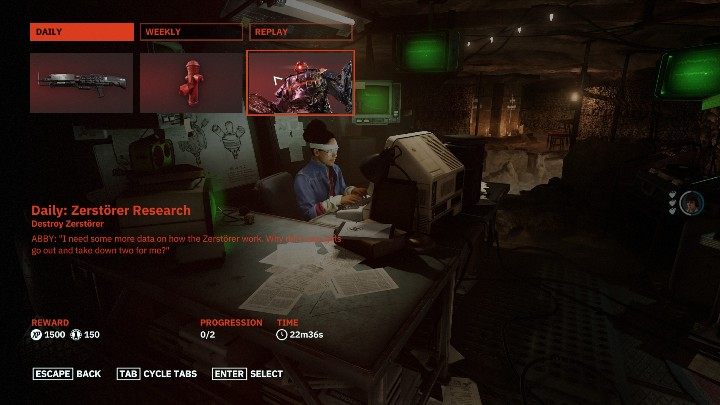The width and height of the screenshot is (720, 405).
Task: Show the Replay tab
Action: 301,32
